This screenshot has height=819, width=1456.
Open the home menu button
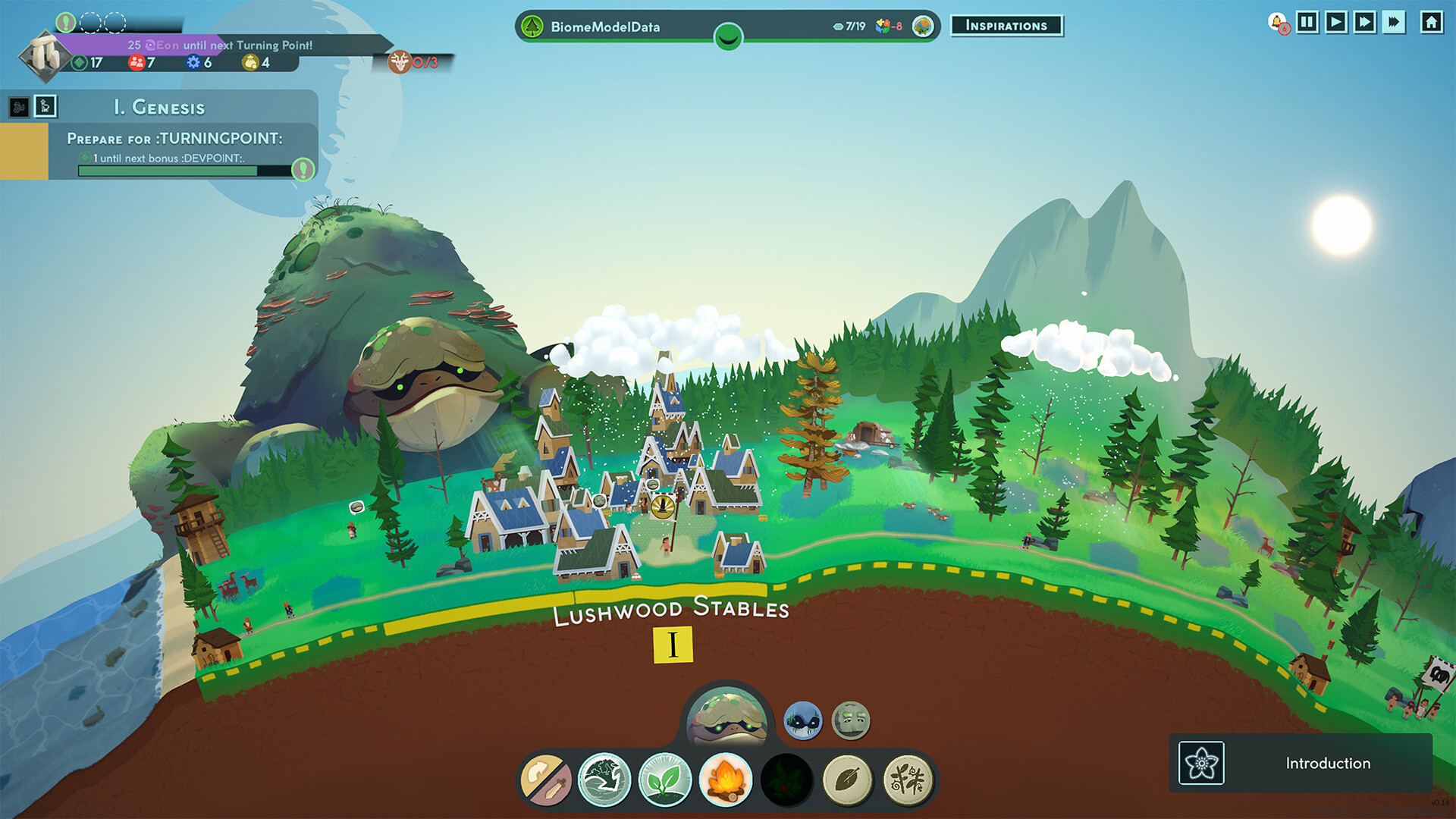click(1431, 22)
